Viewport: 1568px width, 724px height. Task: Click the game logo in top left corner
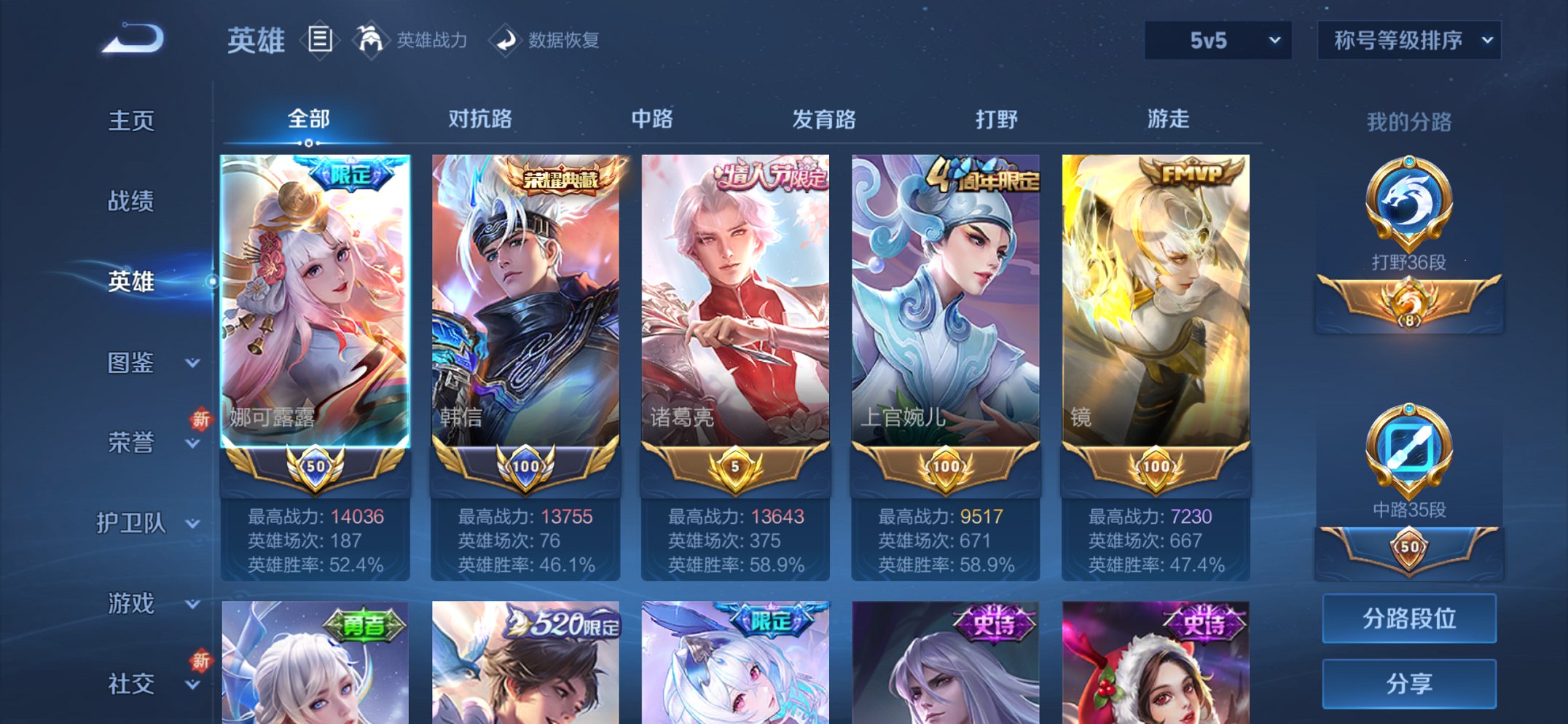tap(131, 40)
